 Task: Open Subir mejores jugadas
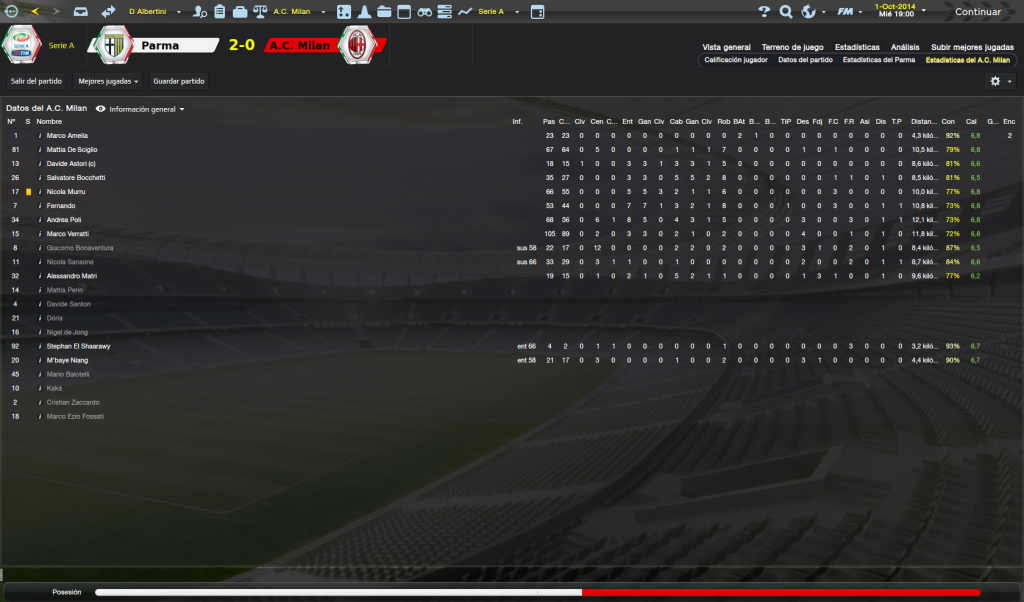(972, 47)
